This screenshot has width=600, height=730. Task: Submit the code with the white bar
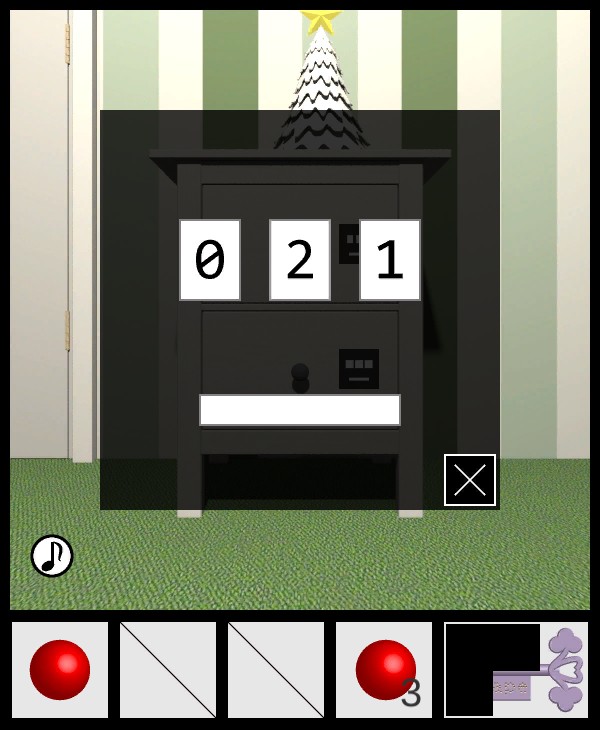pos(300,410)
